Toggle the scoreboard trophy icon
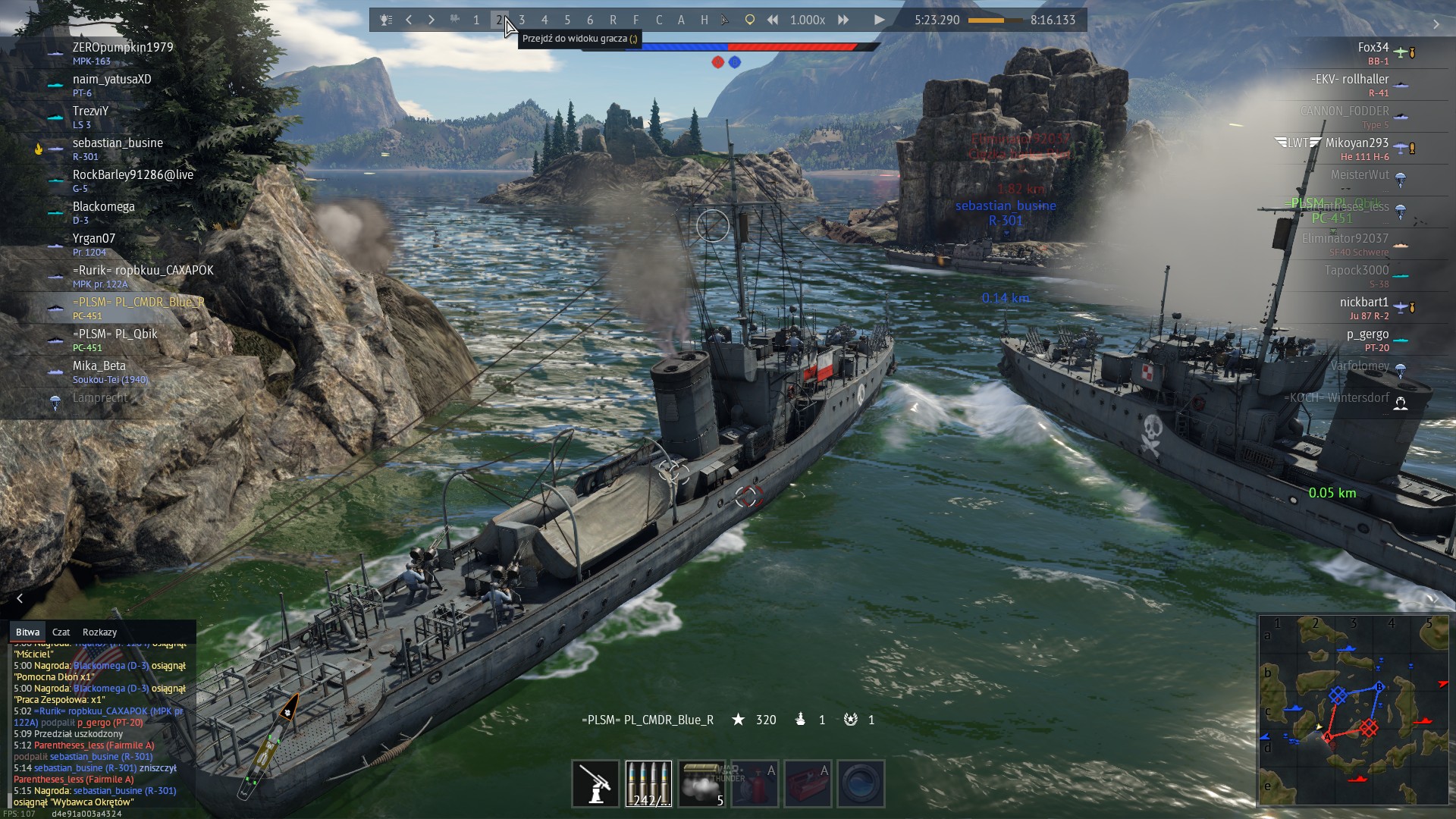 (x=386, y=20)
